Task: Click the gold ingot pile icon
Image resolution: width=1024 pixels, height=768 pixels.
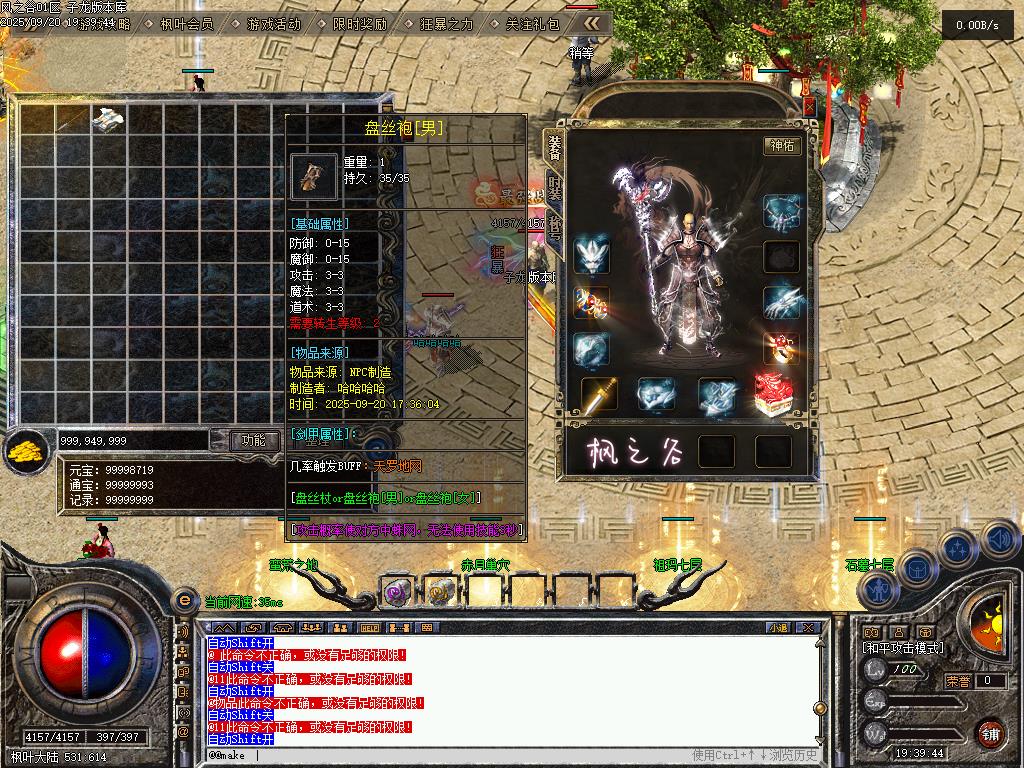Action: (x=24, y=452)
